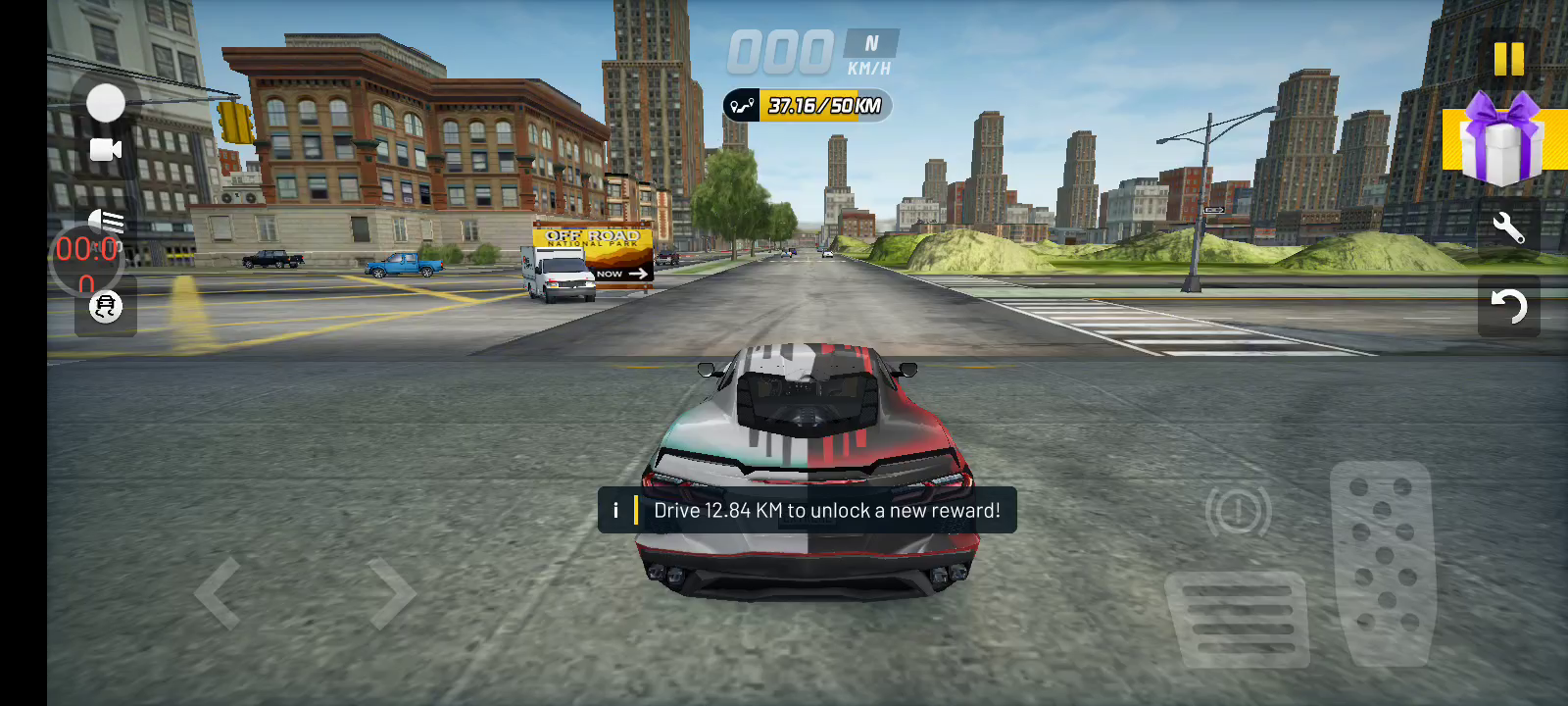Engage the handbrake icon
This screenshot has width=1568, height=706.
pyautogui.click(x=1239, y=511)
